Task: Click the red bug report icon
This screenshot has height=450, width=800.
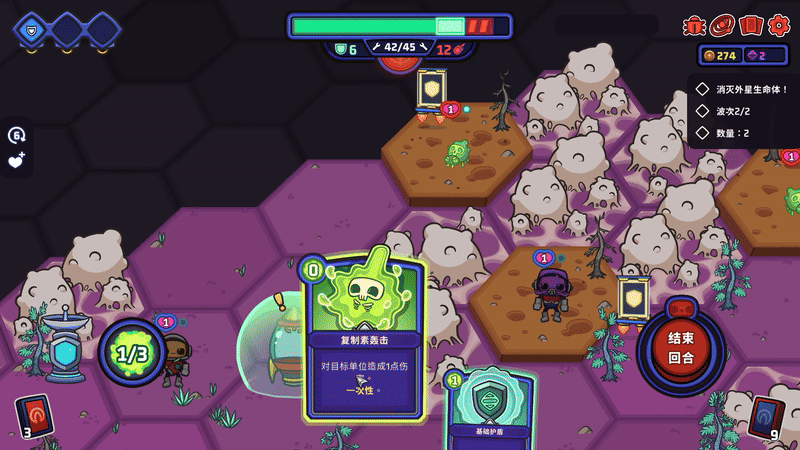Action: pos(694,25)
